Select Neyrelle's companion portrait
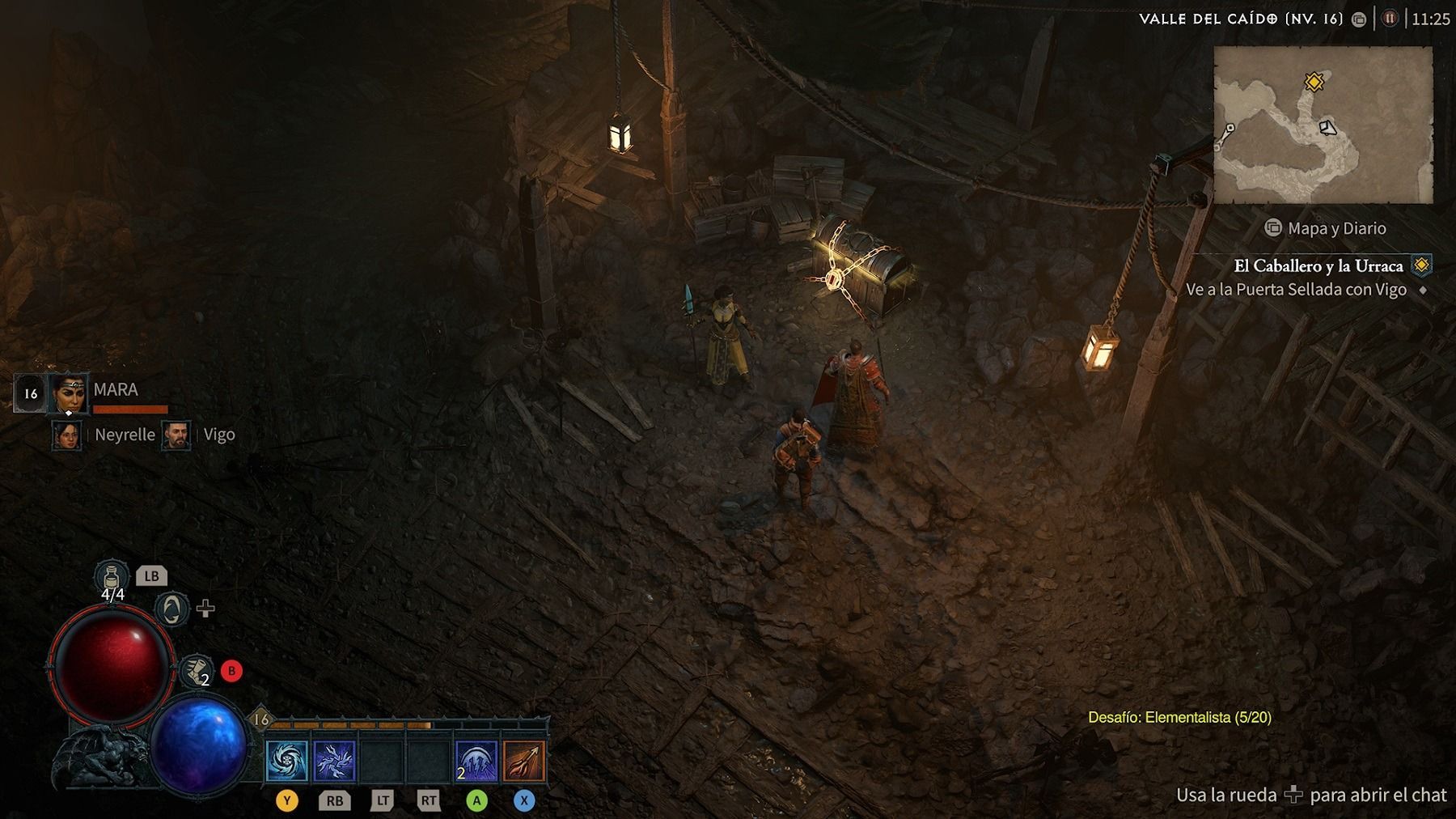Viewport: 1456px width, 819px height. pyautogui.click(x=66, y=435)
